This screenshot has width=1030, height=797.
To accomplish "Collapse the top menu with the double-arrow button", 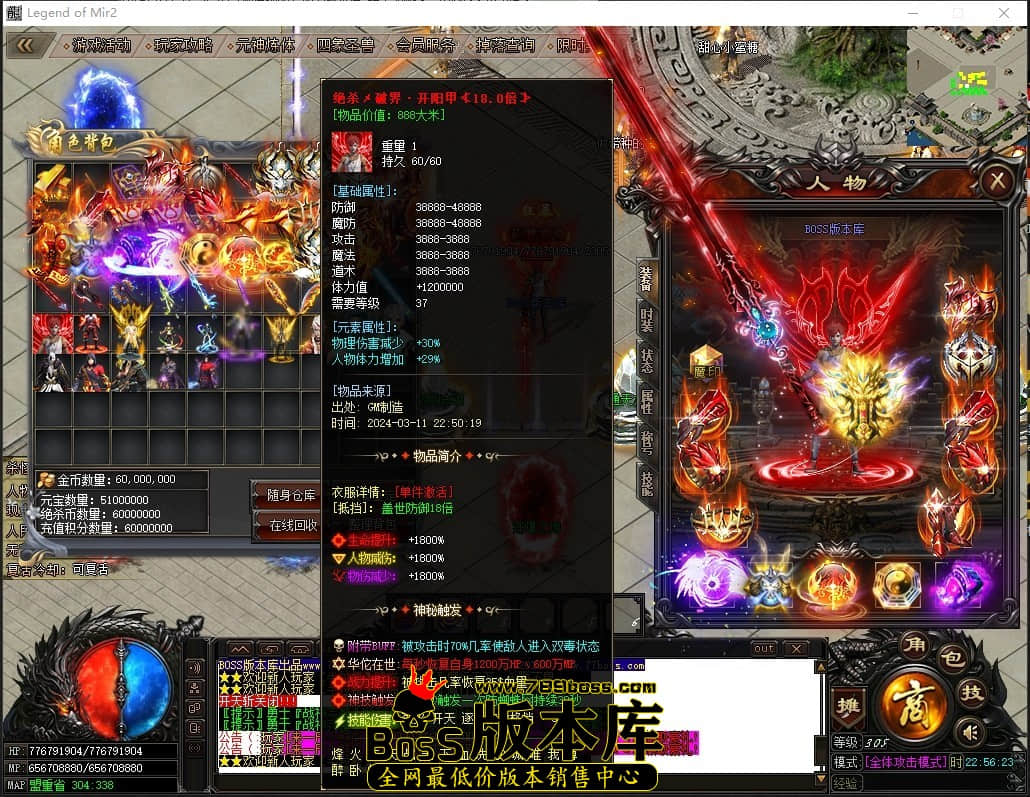I will [x=24, y=45].
